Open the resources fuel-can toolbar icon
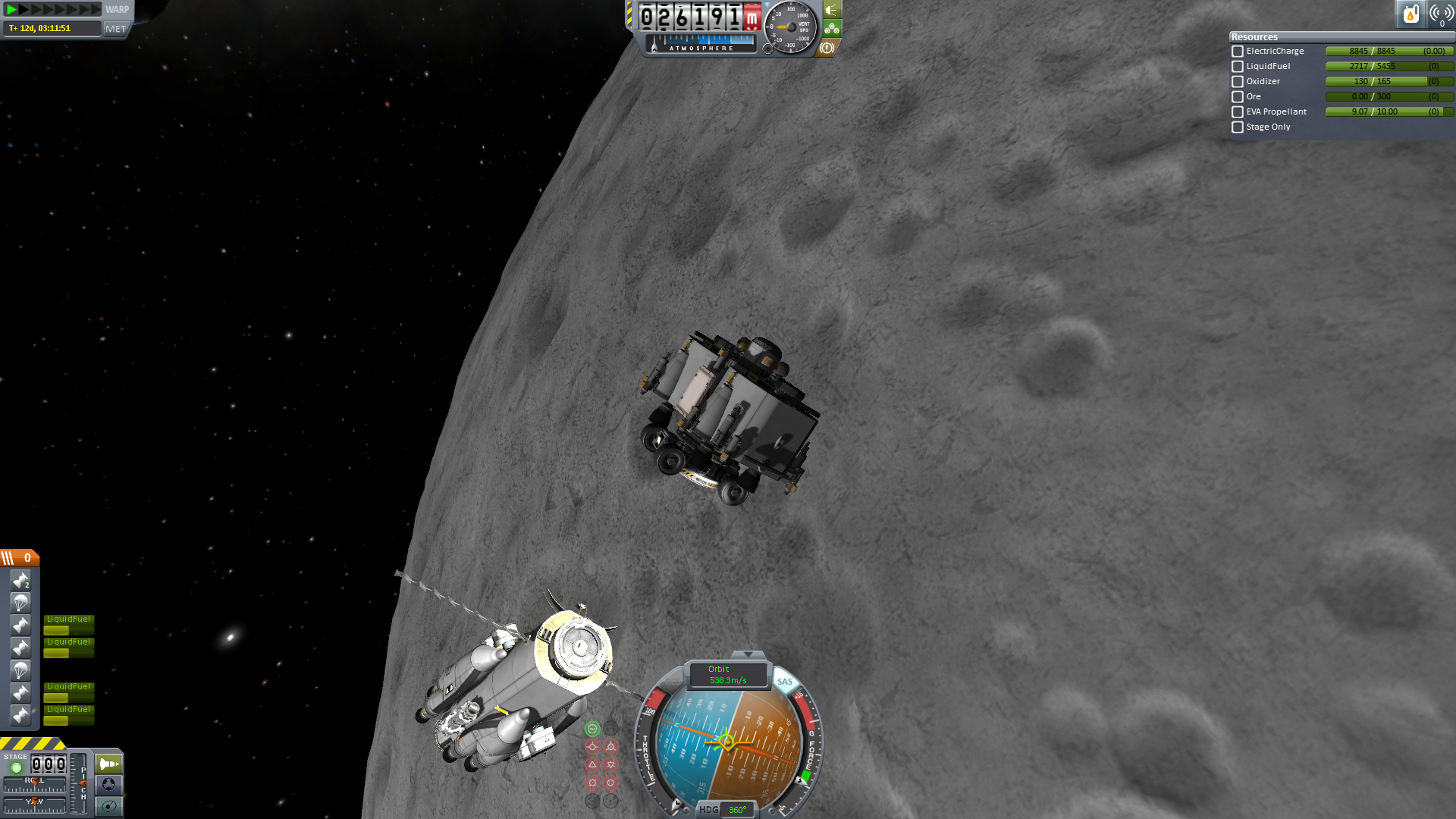The width and height of the screenshot is (1456, 819). pyautogui.click(x=1410, y=14)
